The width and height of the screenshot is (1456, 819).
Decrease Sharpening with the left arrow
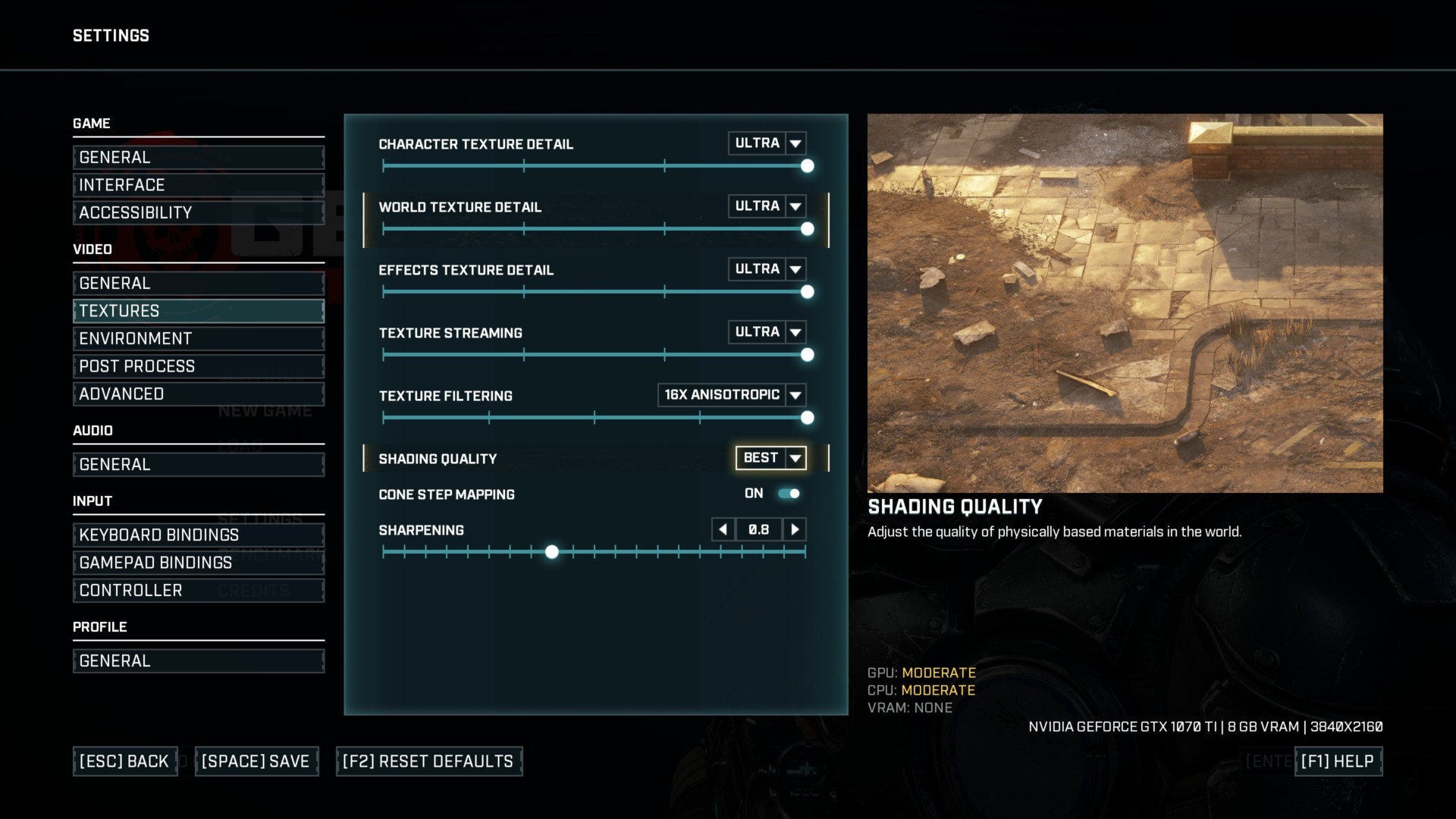click(723, 529)
